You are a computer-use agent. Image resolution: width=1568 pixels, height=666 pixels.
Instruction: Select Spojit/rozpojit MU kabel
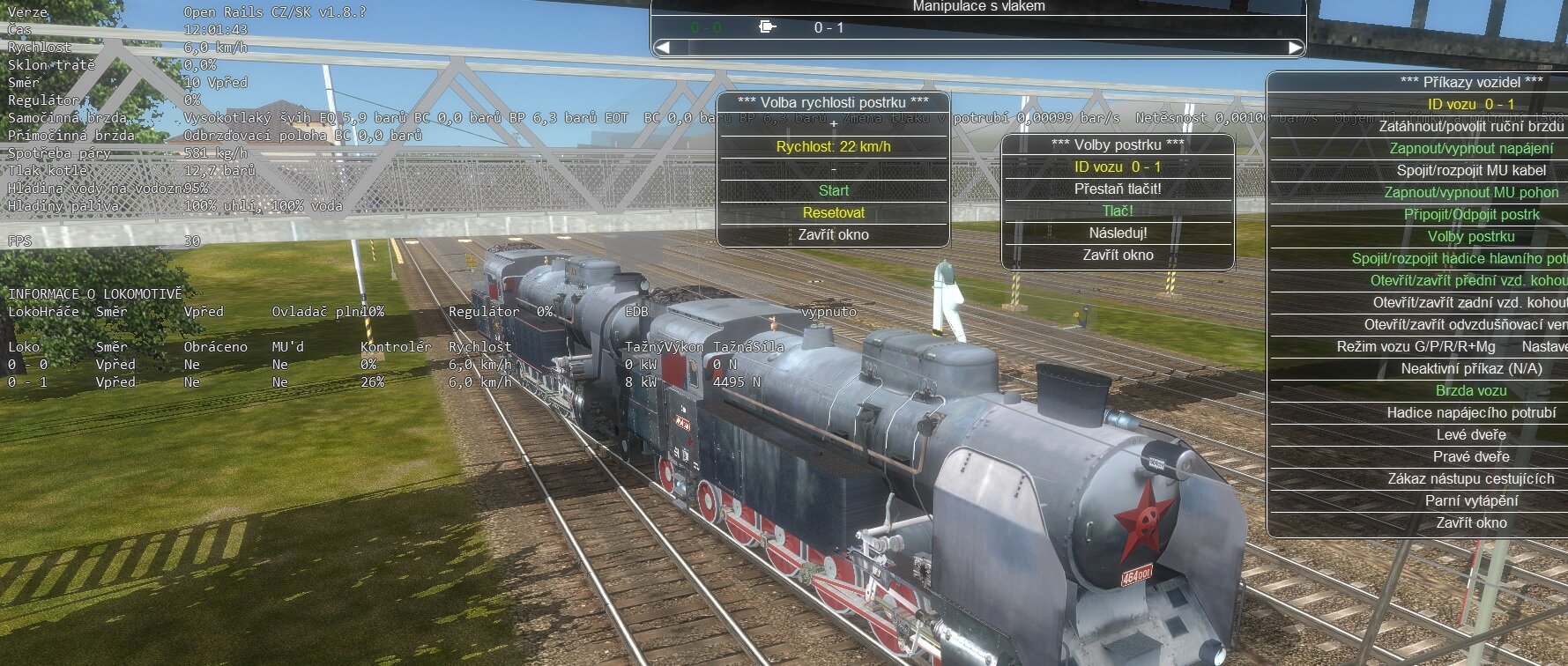click(1470, 170)
